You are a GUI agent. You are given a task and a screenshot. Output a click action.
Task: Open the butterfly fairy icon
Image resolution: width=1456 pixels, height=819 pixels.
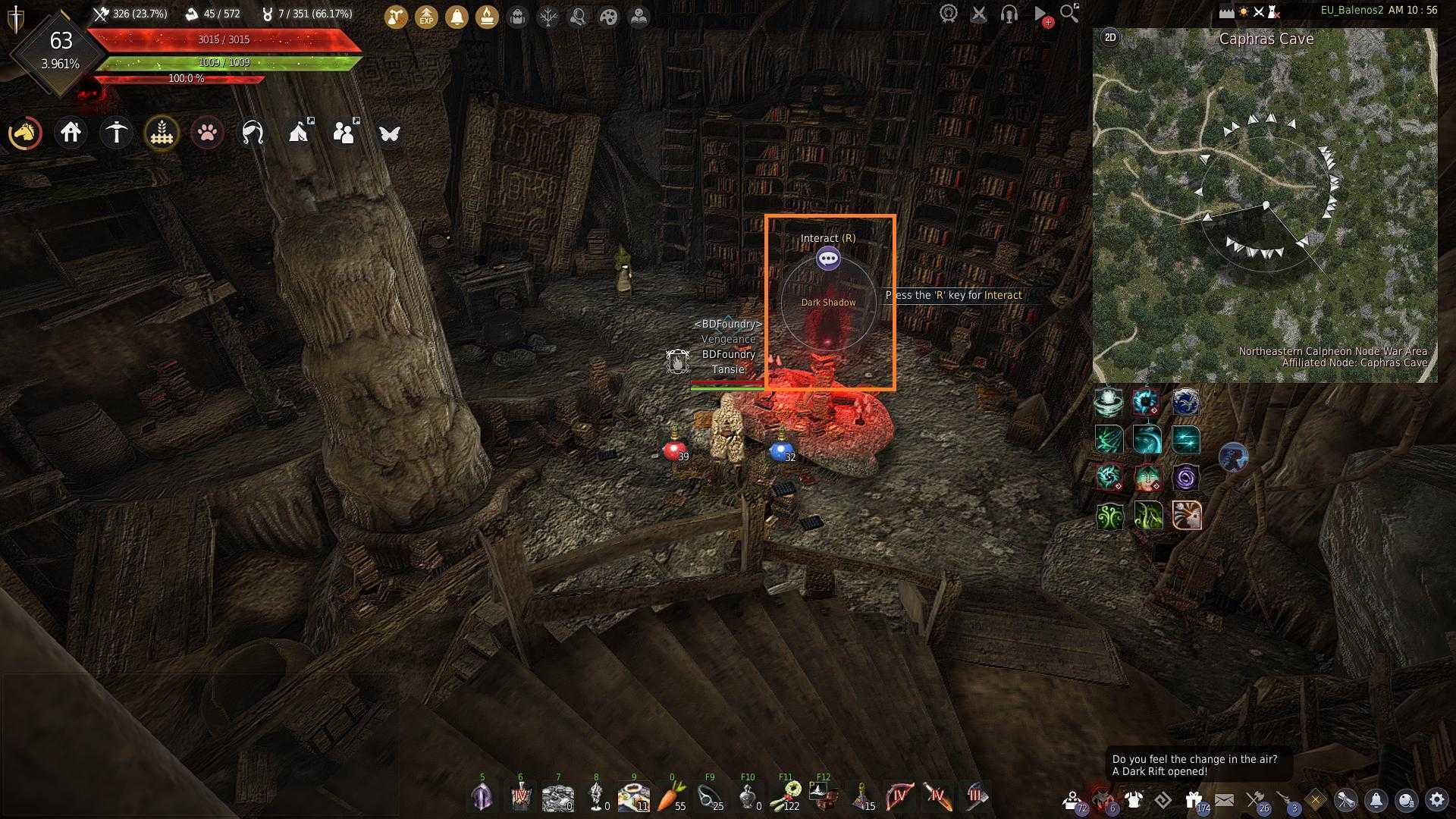coord(390,133)
